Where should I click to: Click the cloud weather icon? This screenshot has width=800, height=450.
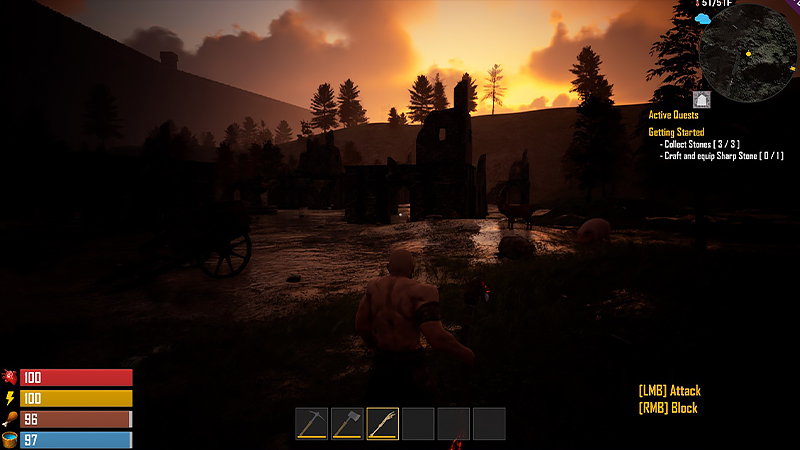pos(705,18)
